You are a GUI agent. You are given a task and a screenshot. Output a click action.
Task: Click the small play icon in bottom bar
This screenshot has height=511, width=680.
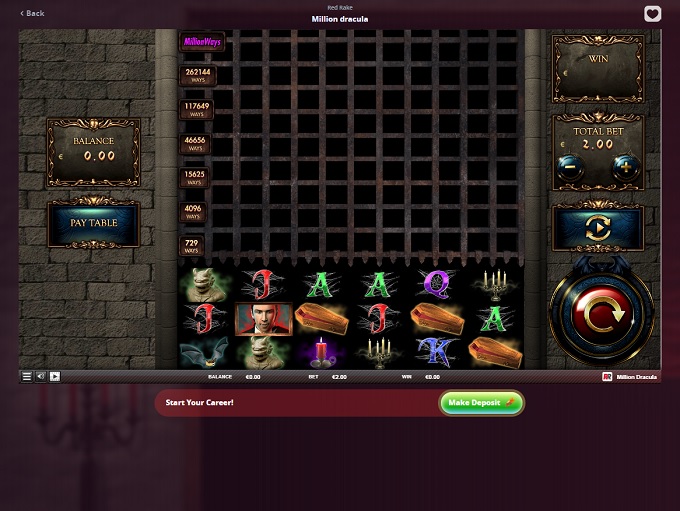tap(55, 377)
